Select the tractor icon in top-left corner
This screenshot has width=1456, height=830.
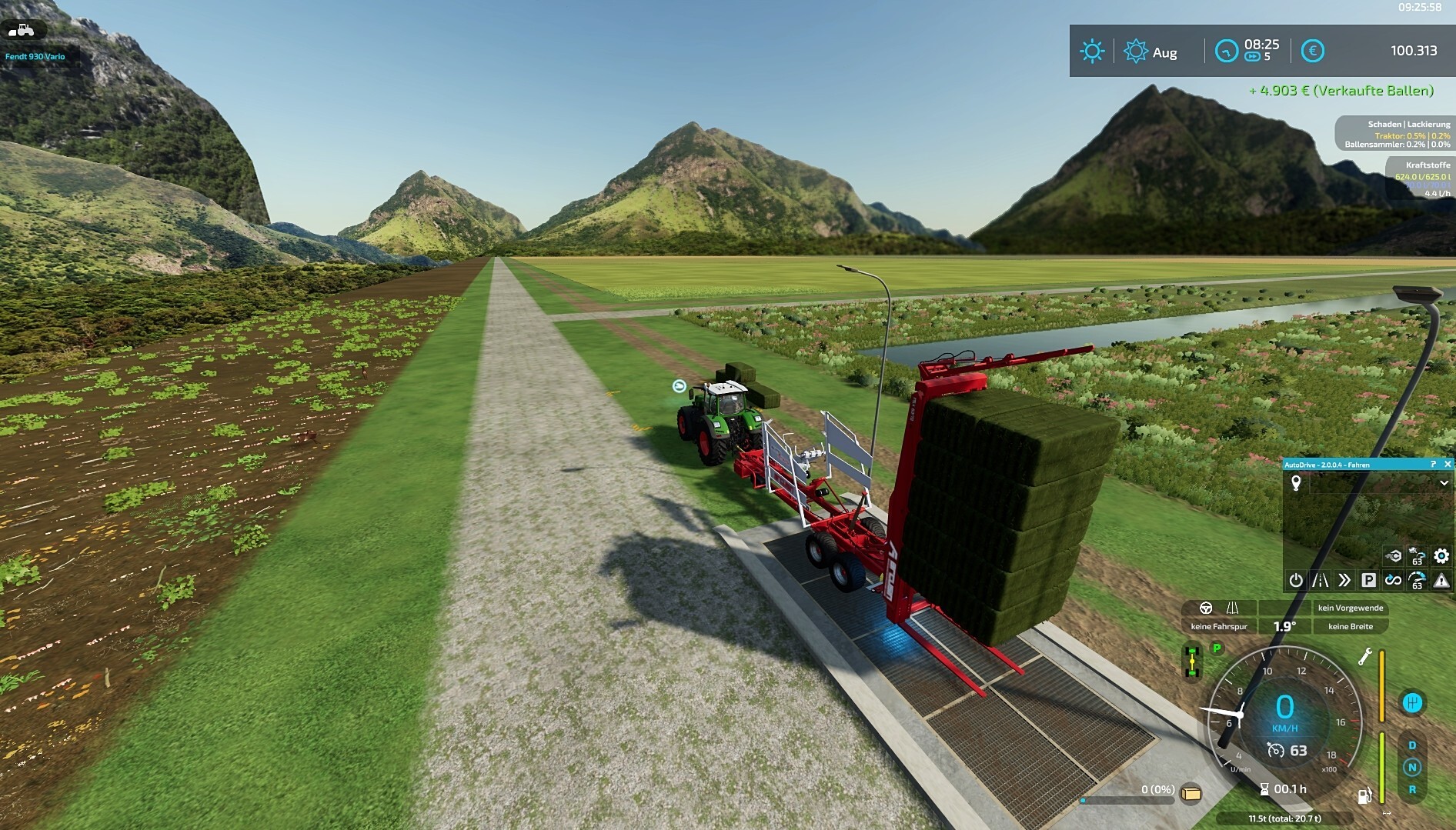[x=22, y=30]
